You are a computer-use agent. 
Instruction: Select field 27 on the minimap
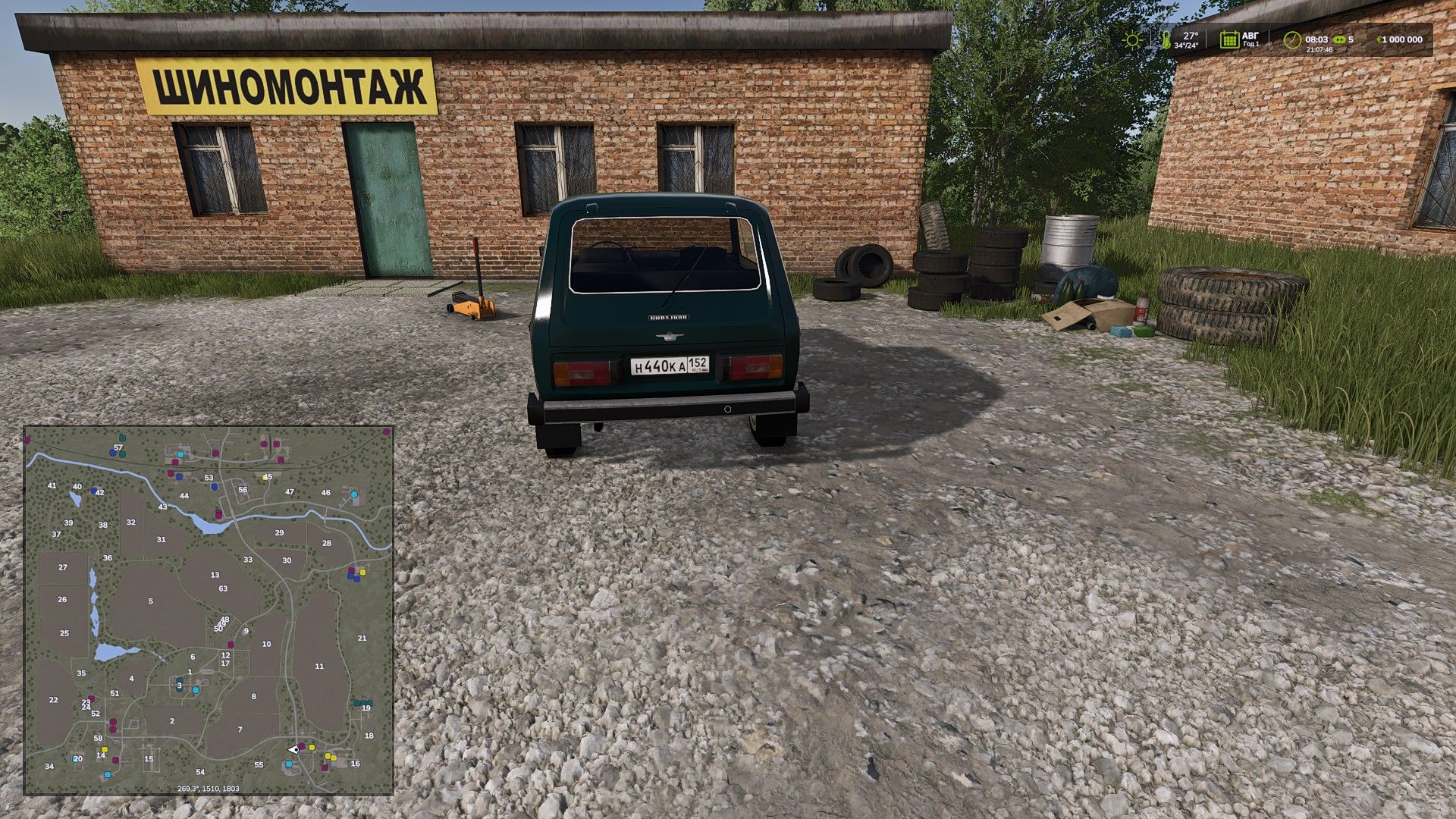63,567
